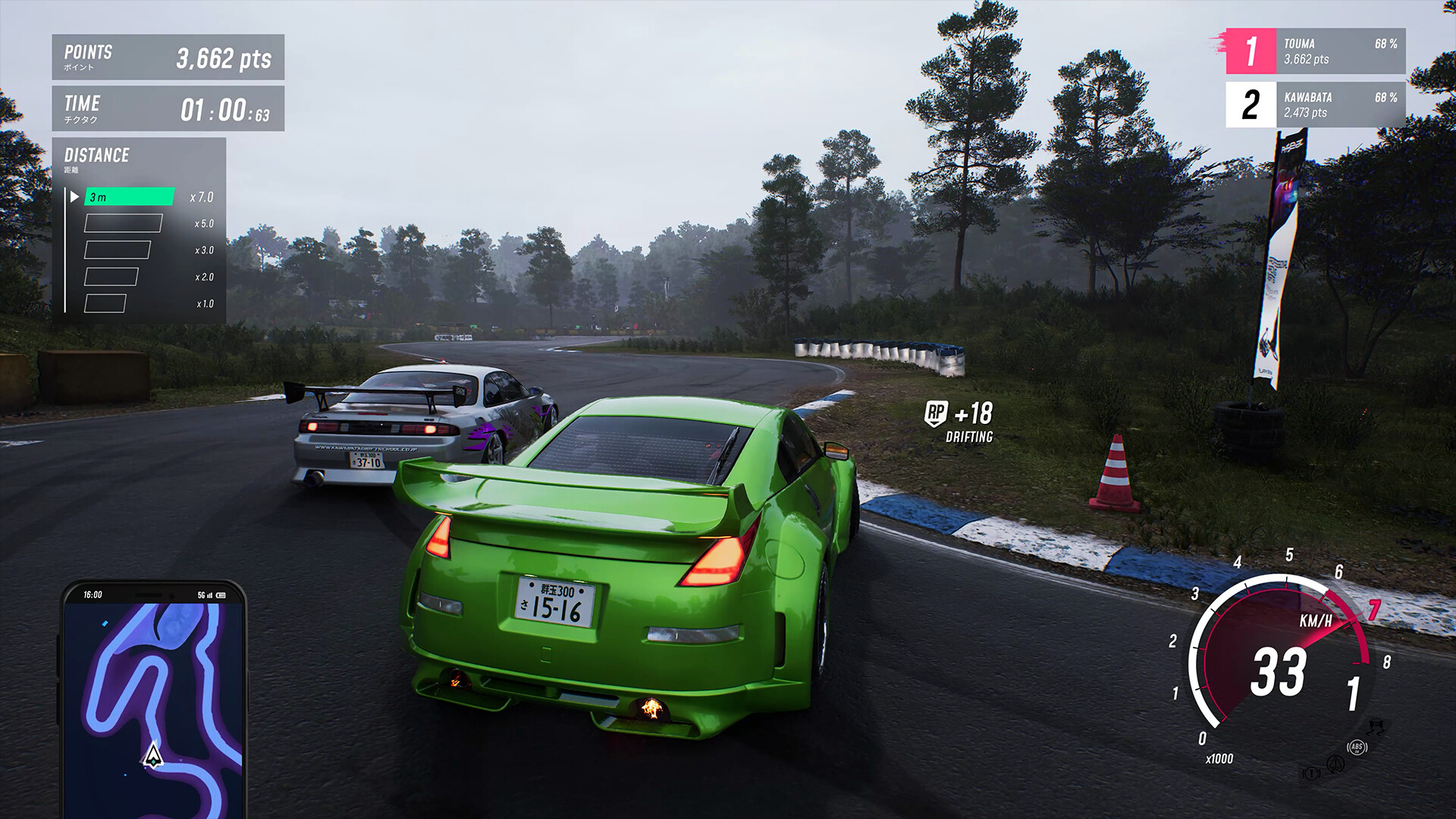
Task: Click the battery icon on the phone
Action: (x=221, y=595)
